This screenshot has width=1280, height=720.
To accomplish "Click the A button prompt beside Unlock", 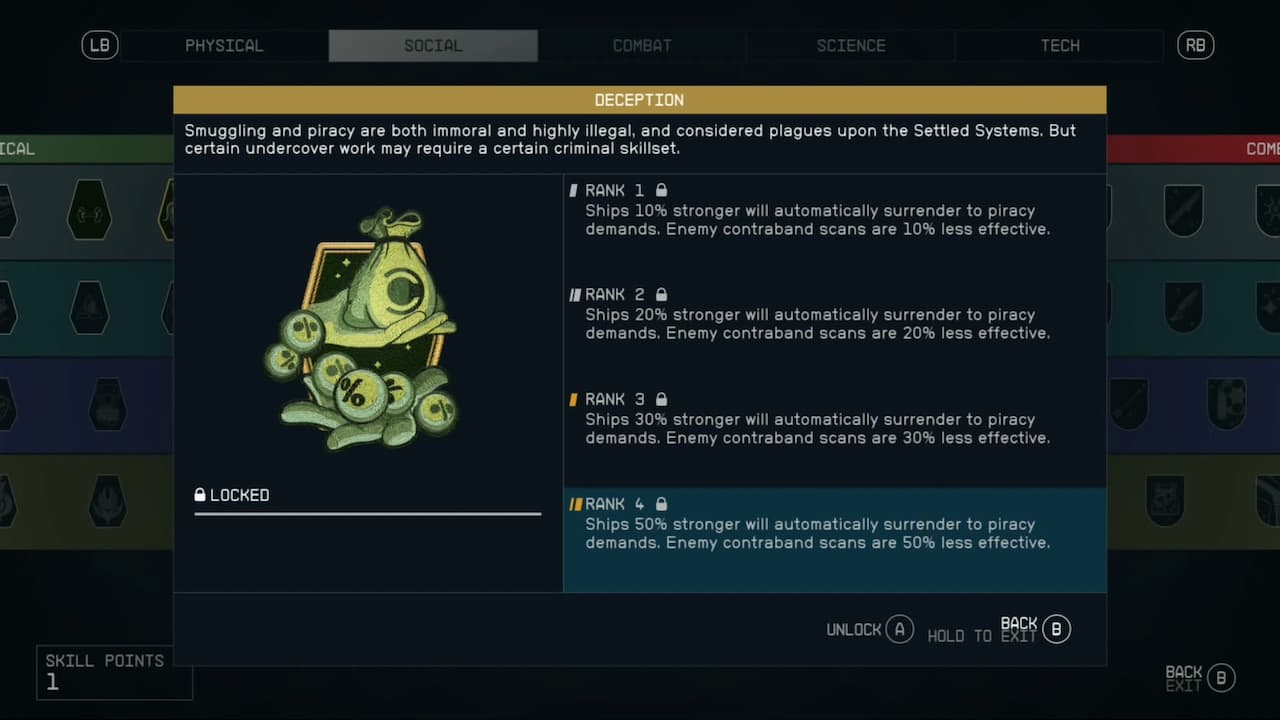I will 898,630.
